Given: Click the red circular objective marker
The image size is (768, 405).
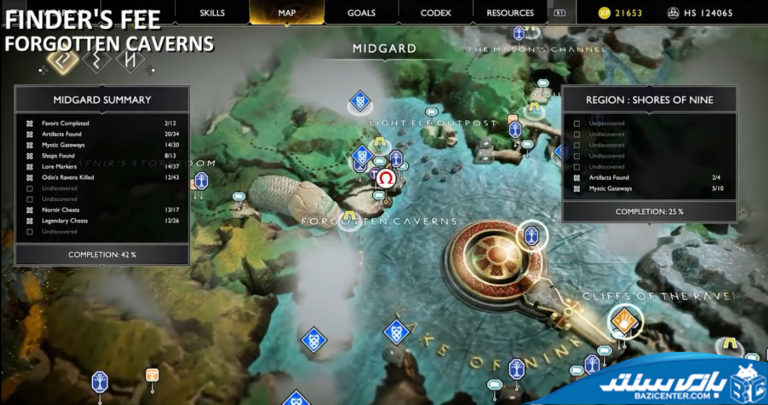Looking at the screenshot, I should [x=384, y=179].
